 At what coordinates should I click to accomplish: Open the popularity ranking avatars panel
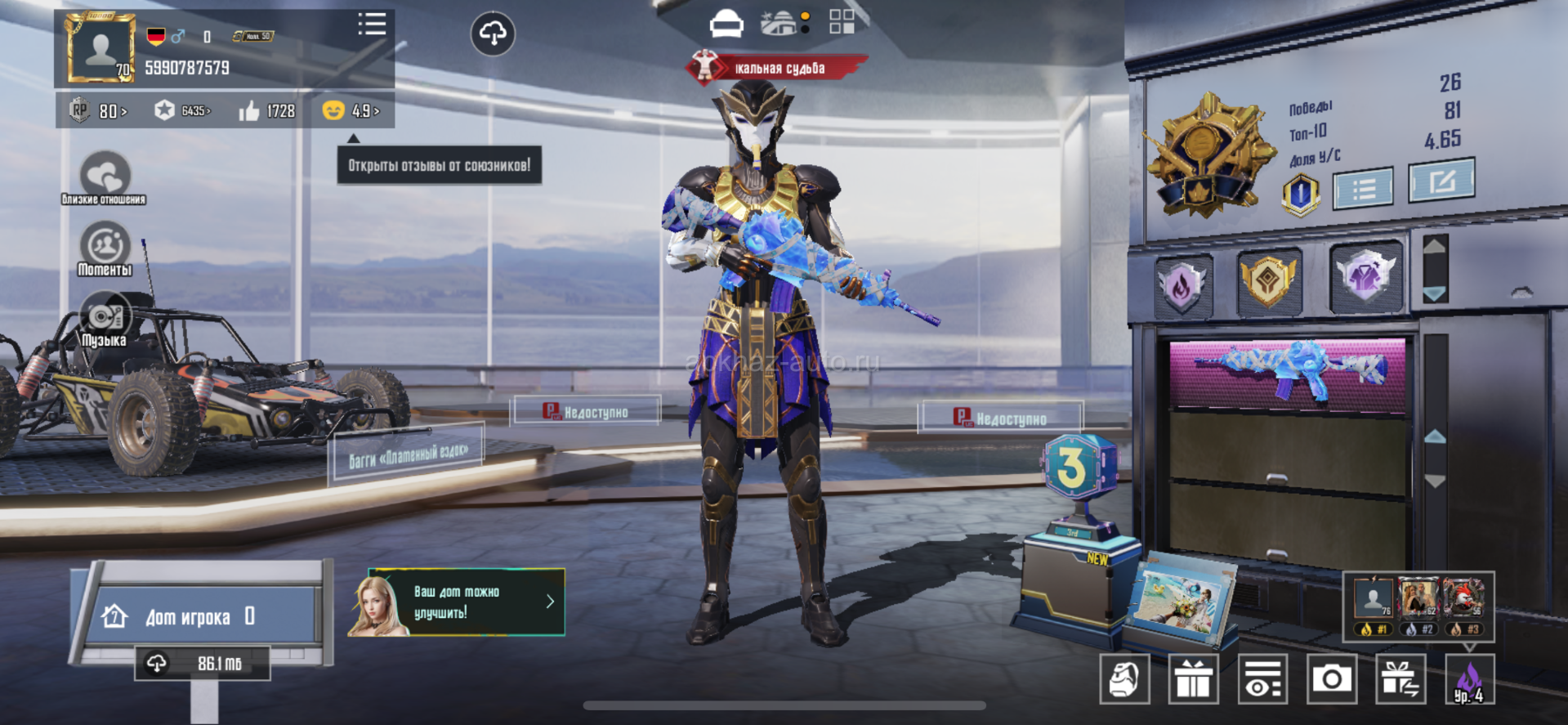[1418, 606]
